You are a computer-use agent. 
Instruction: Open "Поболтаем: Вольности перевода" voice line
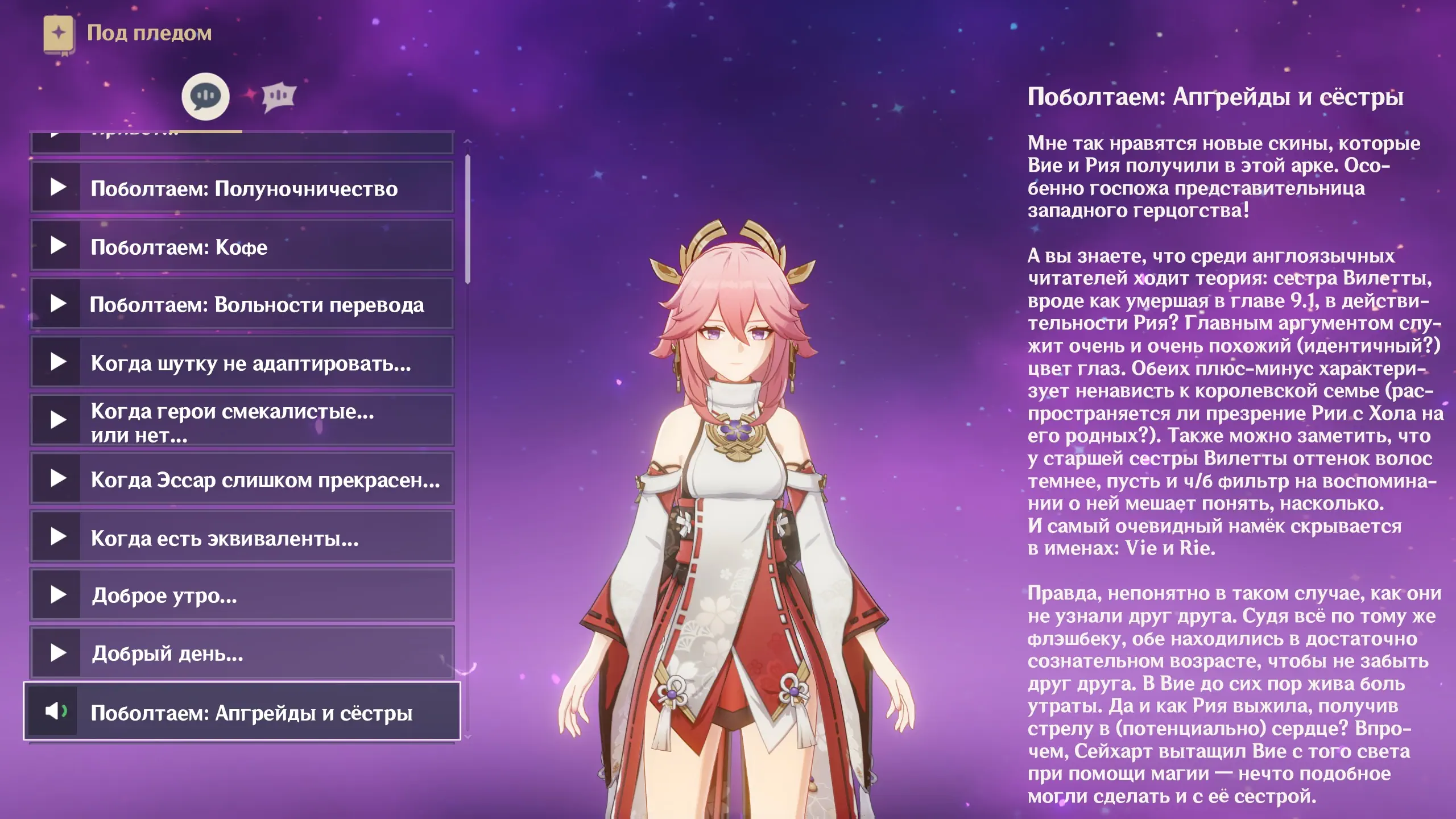point(242,304)
